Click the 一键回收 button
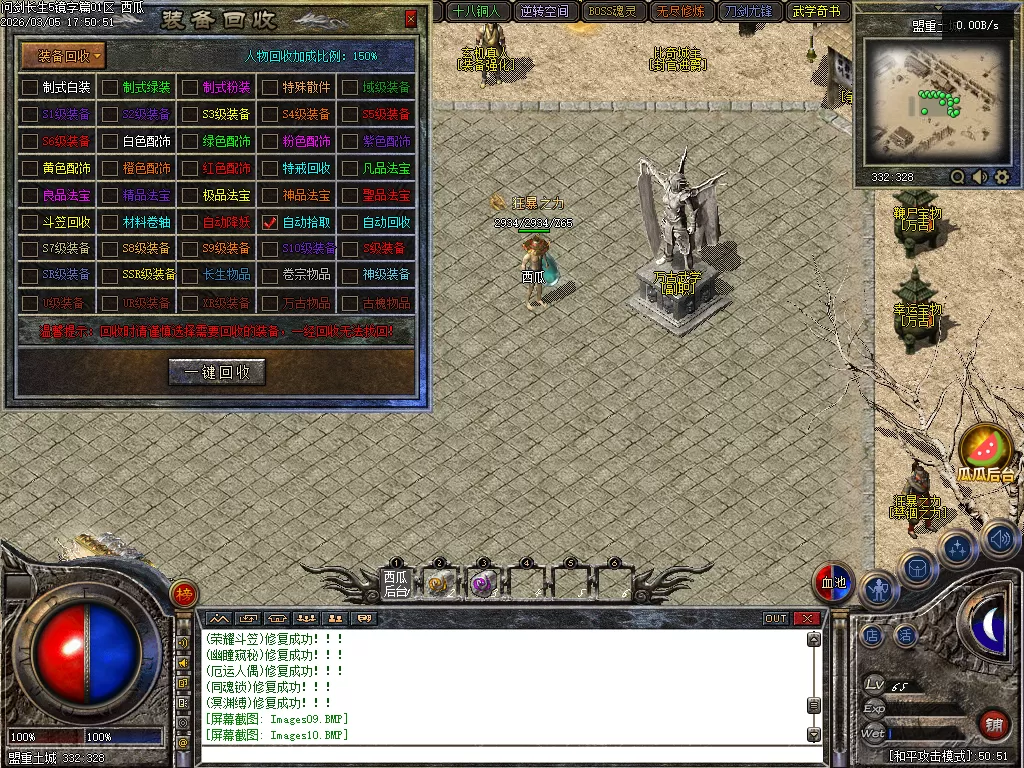 pos(217,372)
